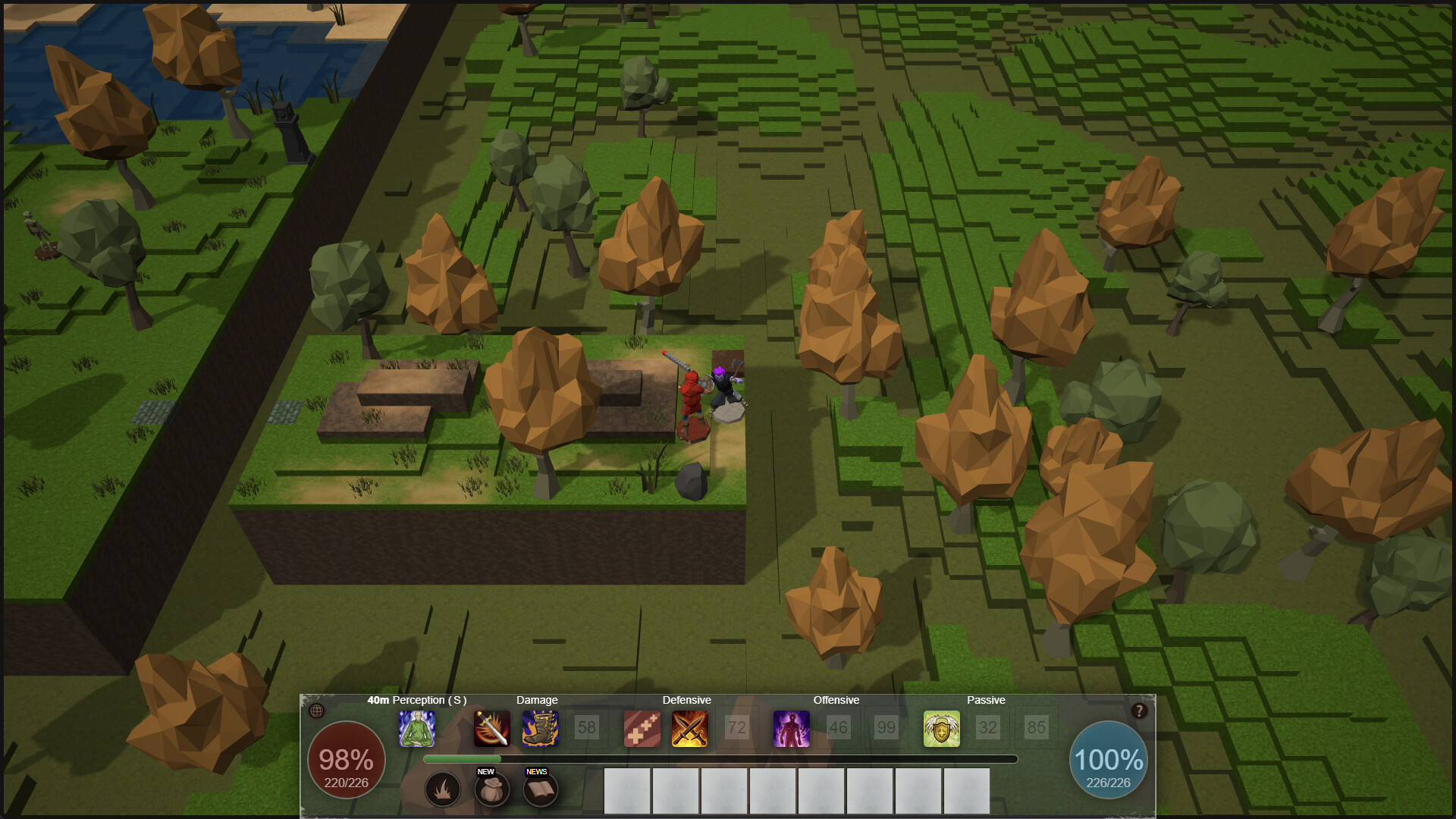Viewport: 1456px width, 819px height.
Task: Use the flaming sword Damage skill
Action: tap(492, 729)
